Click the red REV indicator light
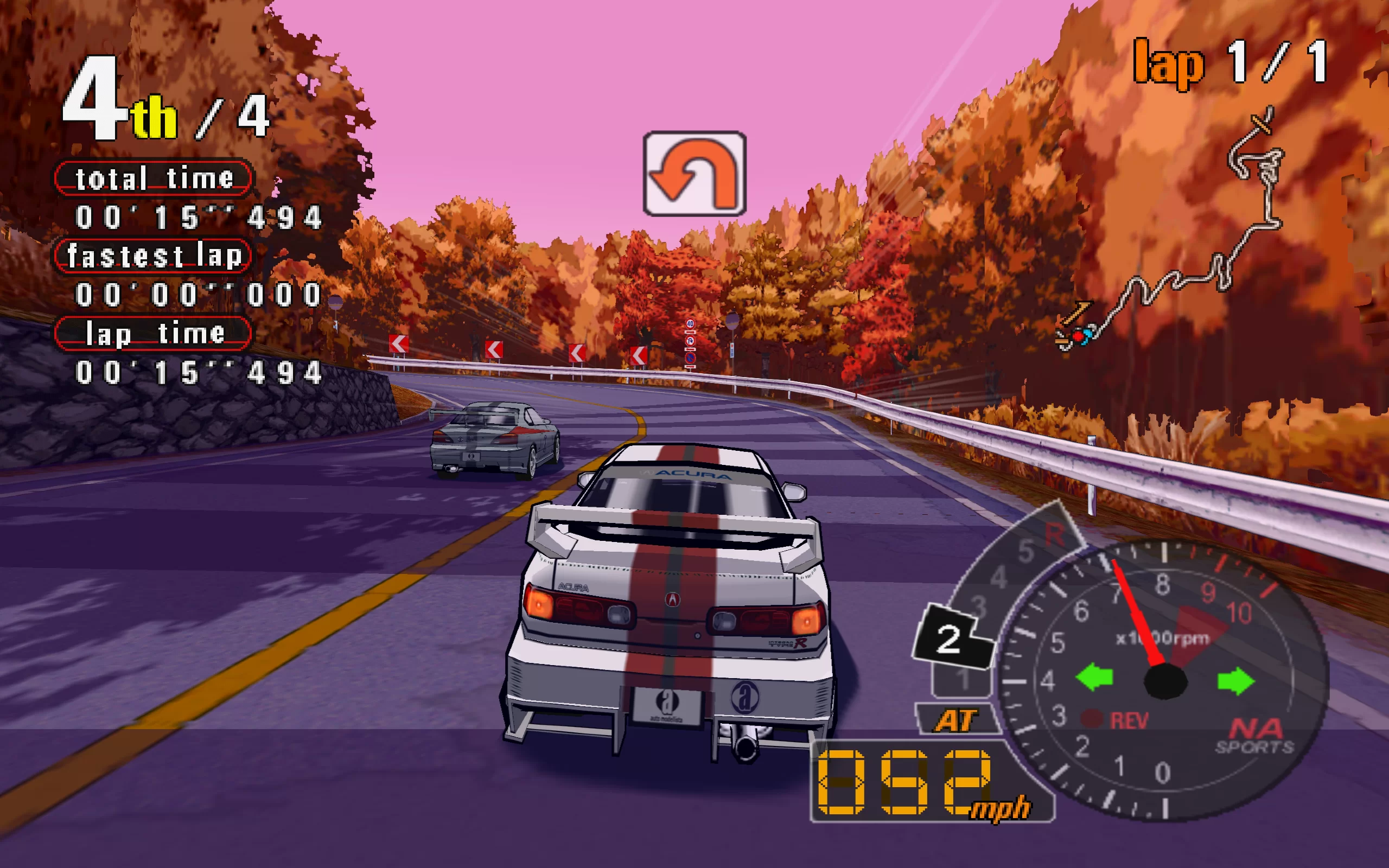This screenshot has width=1389, height=868. point(1092,719)
